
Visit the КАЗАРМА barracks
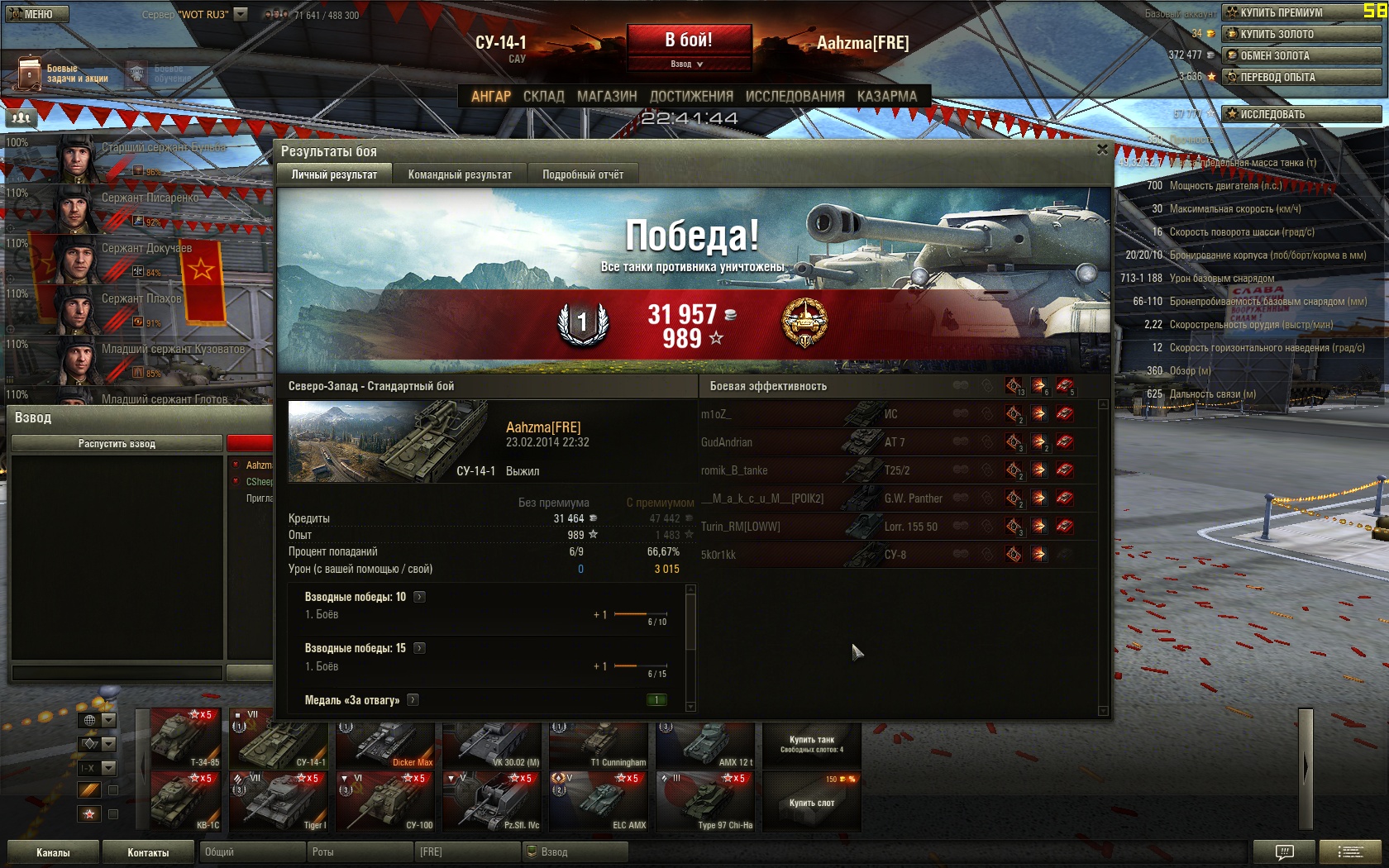tap(886, 96)
